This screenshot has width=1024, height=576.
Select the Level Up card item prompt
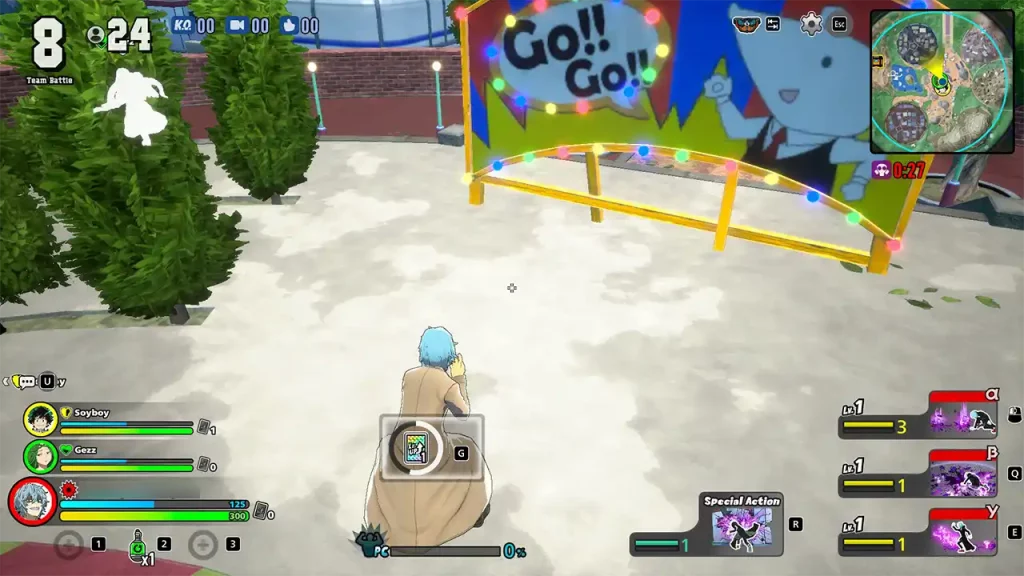(415, 449)
